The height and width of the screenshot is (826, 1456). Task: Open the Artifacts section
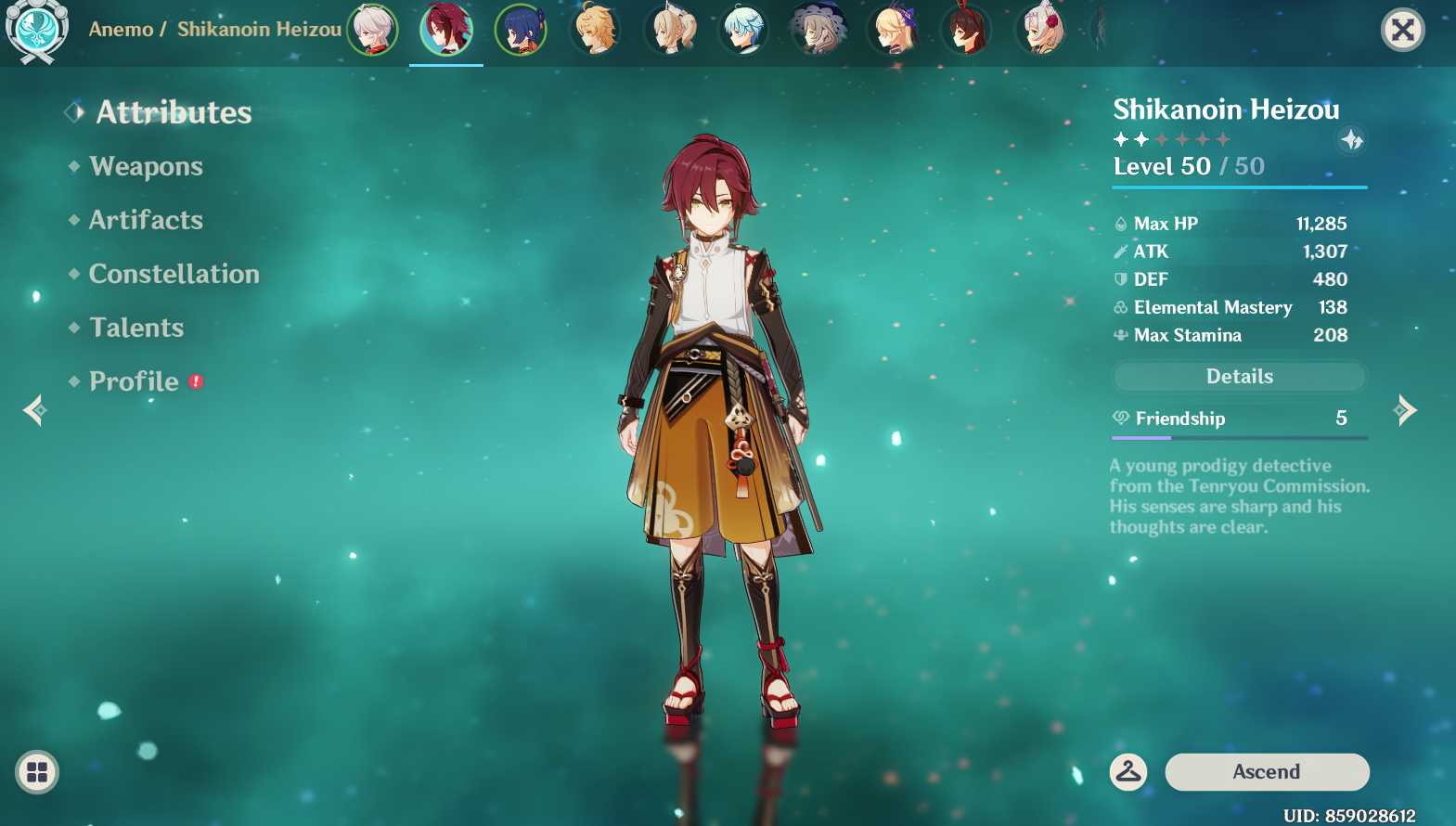[x=145, y=221]
